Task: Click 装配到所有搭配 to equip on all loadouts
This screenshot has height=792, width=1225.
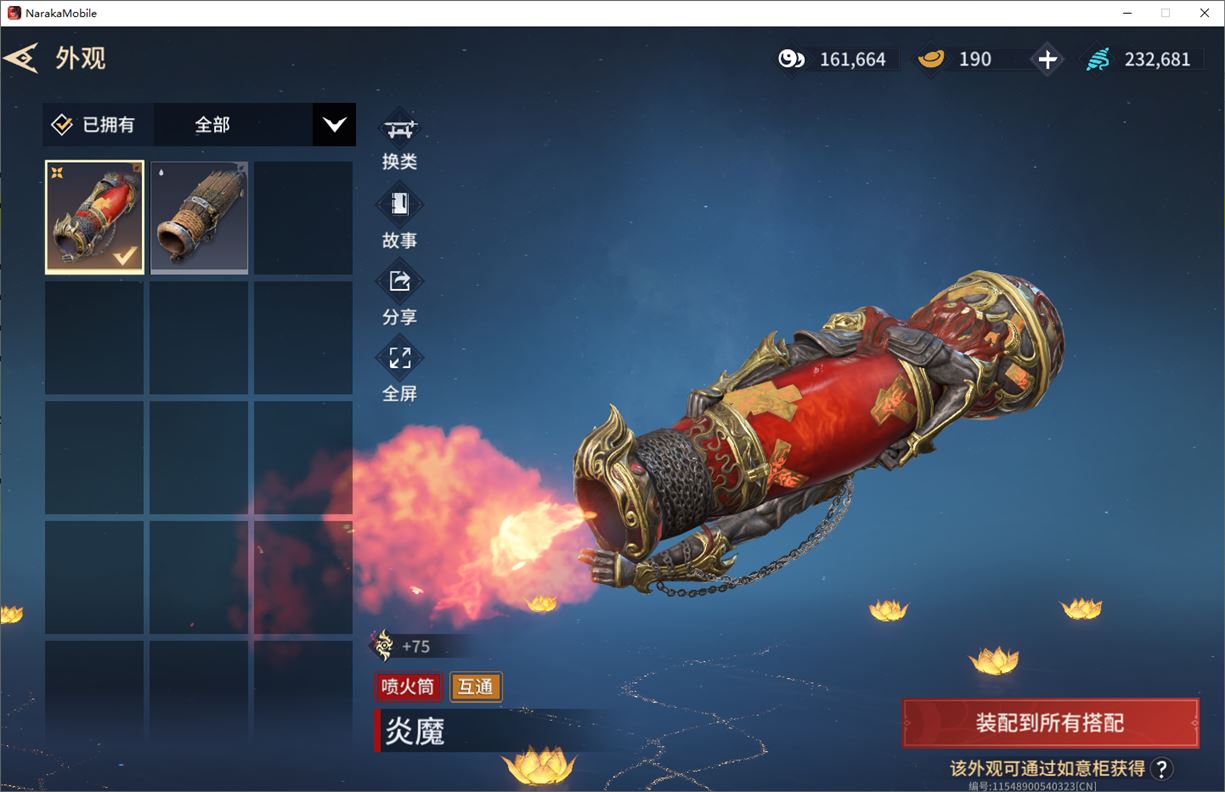Action: [1050, 723]
